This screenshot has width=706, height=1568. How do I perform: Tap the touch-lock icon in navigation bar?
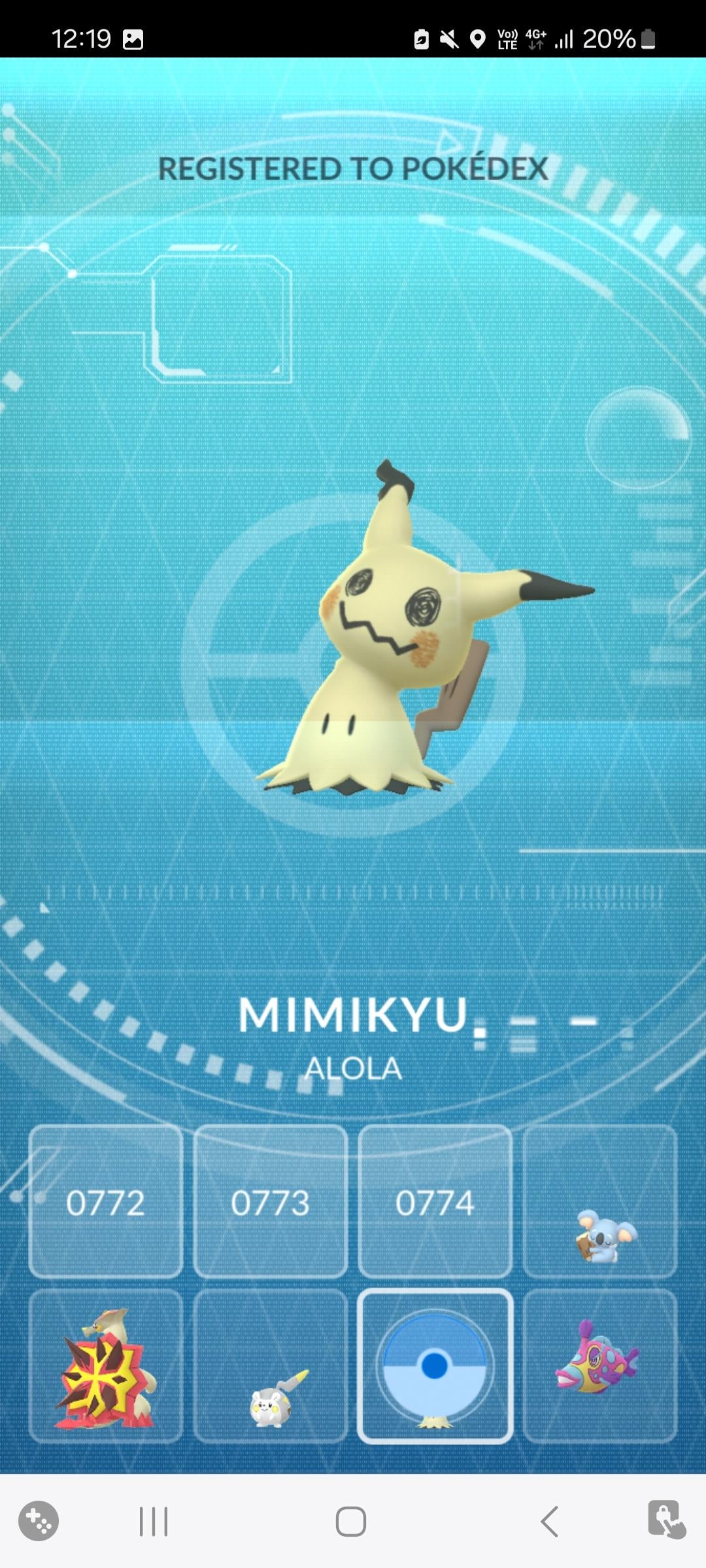[x=666, y=1519]
